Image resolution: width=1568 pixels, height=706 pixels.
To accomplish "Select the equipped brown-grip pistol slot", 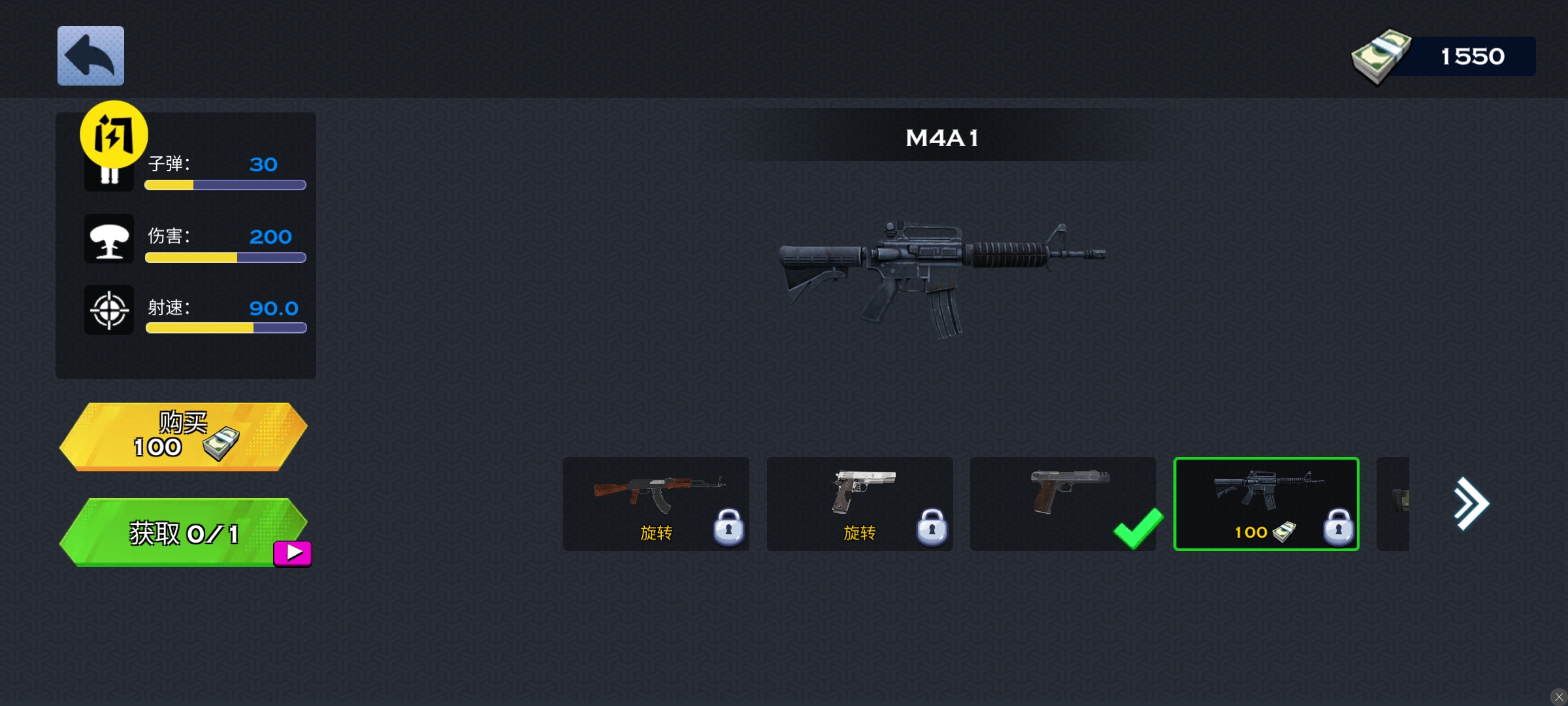I will point(1063,503).
